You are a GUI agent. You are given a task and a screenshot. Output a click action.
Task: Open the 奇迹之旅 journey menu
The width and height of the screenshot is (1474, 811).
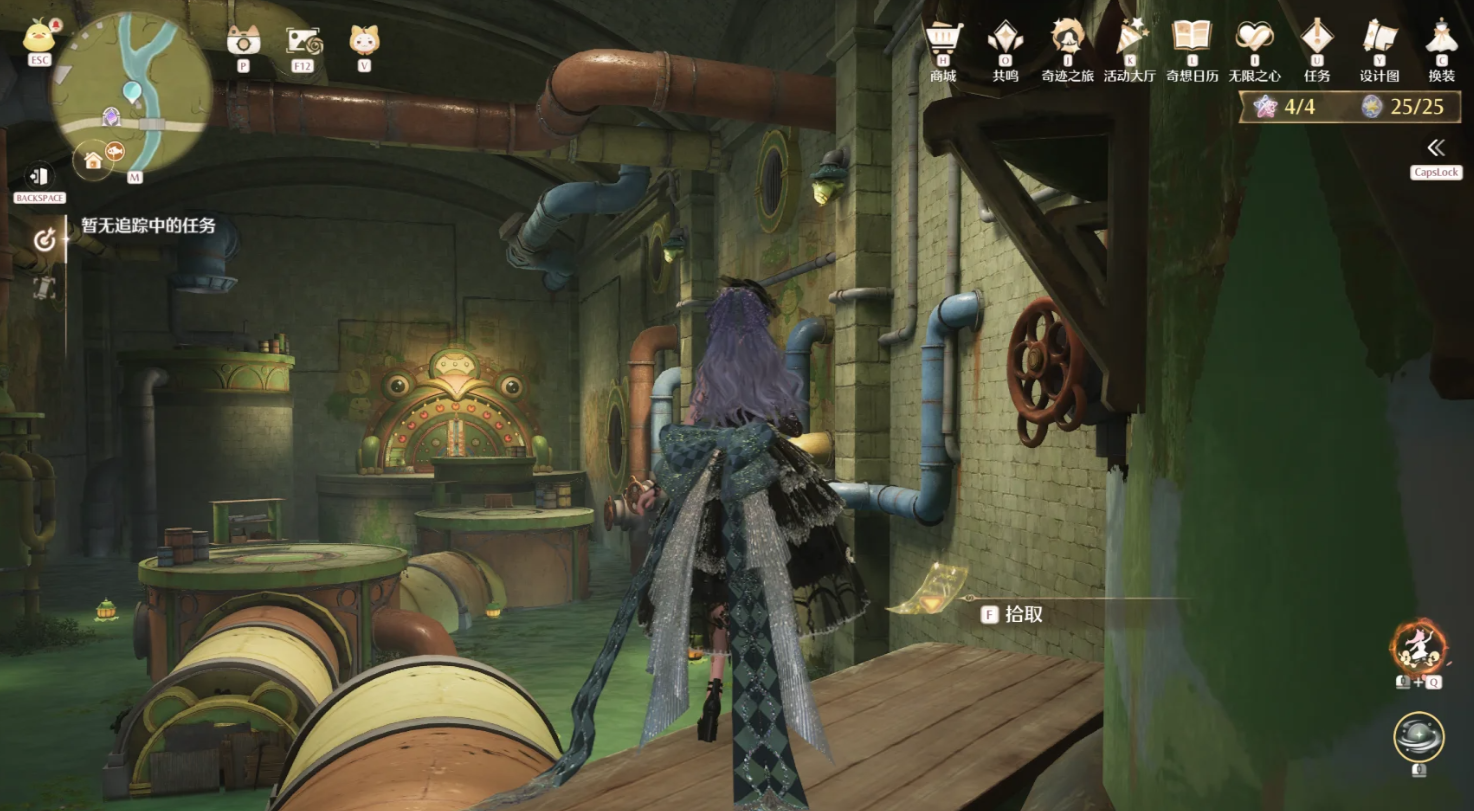click(x=1067, y=40)
